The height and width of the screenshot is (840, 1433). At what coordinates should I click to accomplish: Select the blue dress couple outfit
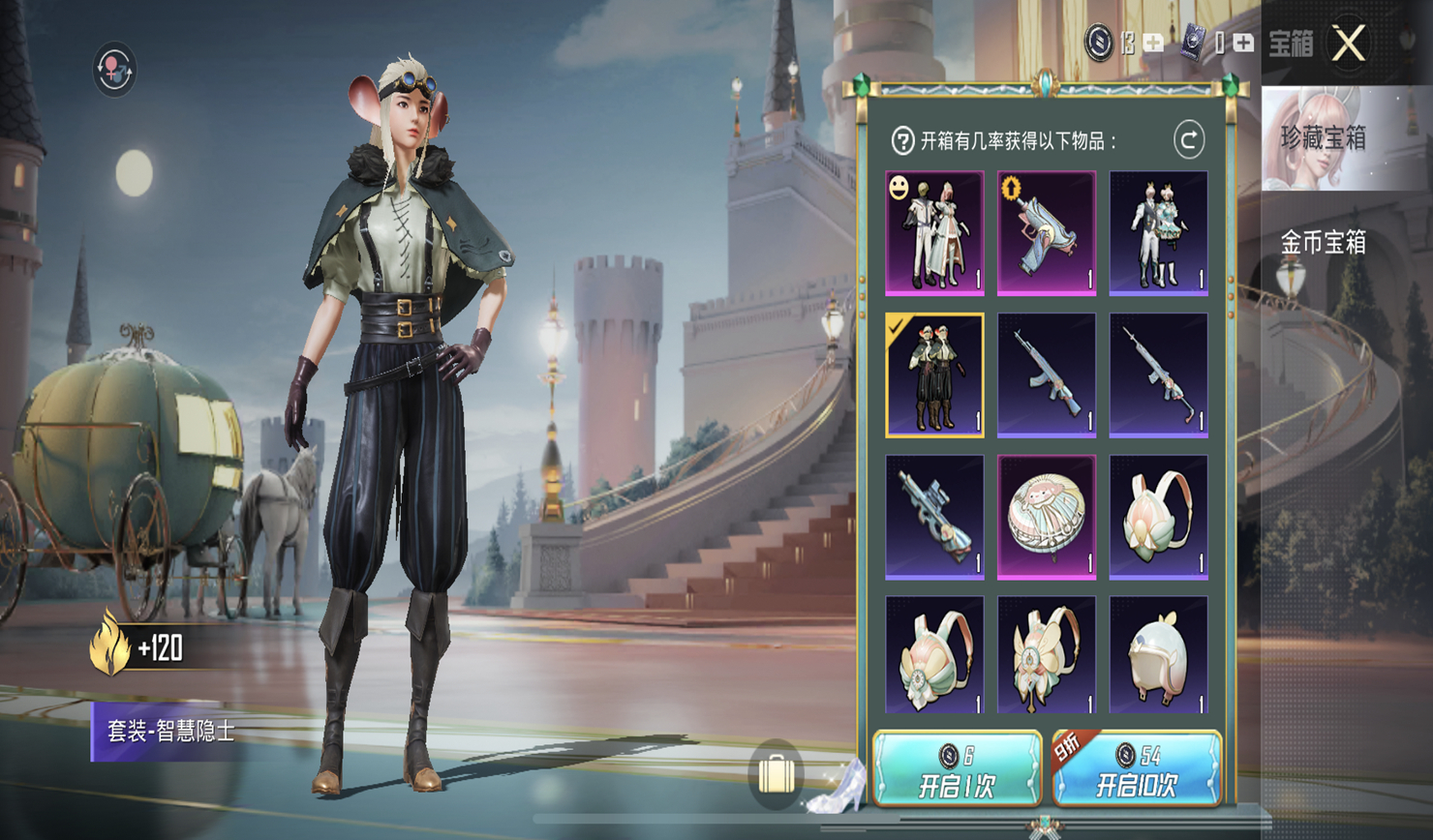1158,233
